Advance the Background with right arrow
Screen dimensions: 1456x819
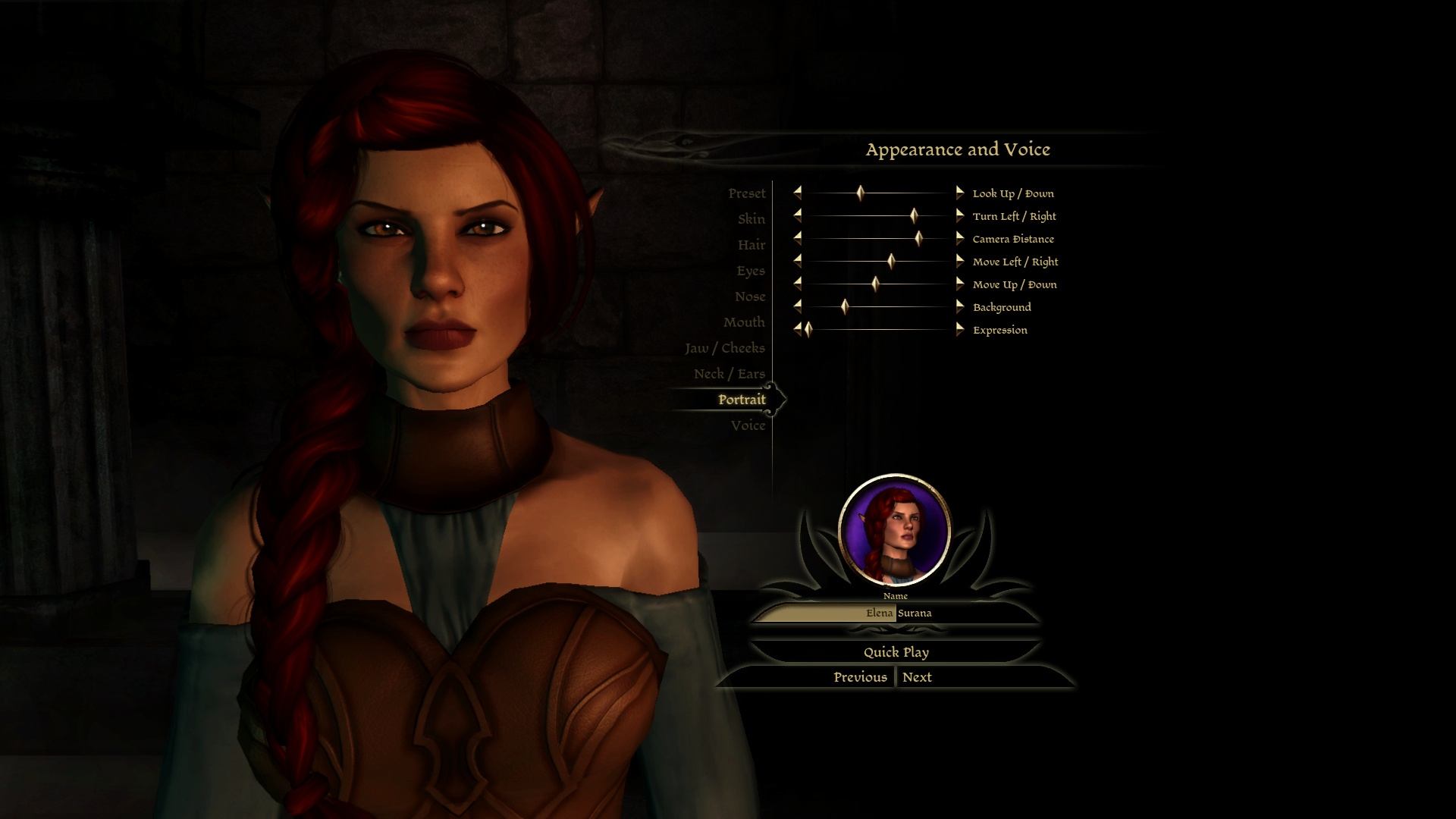click(959, 307)
